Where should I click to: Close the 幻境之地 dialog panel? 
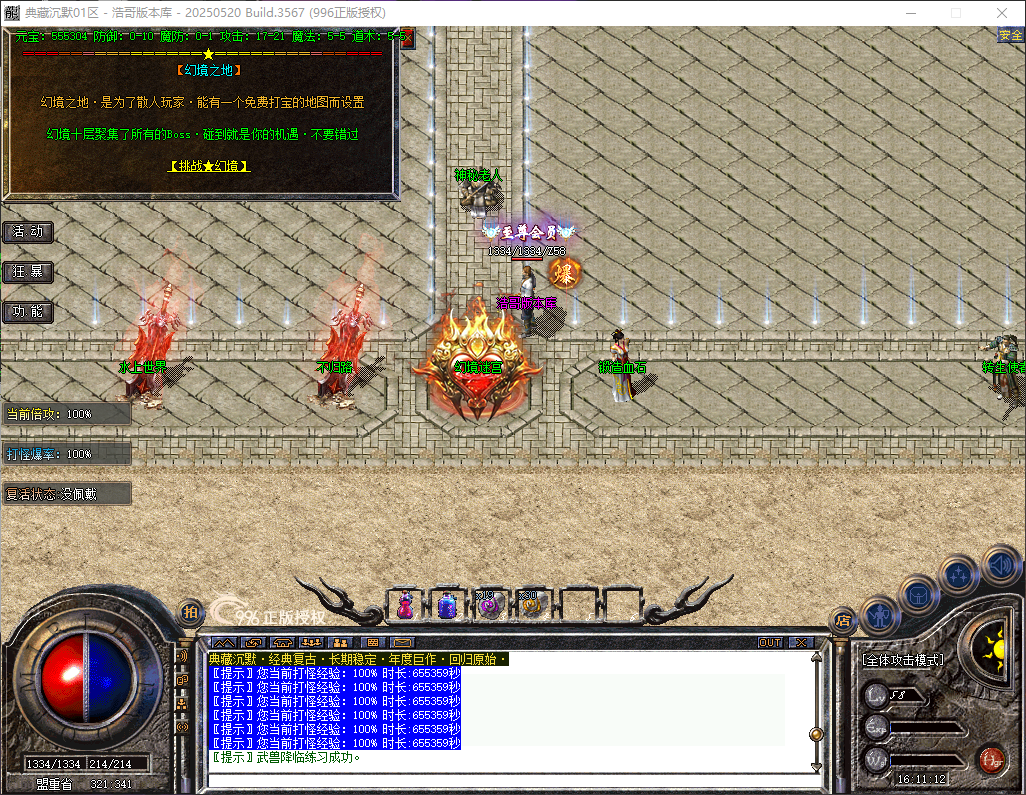(407, 38)
